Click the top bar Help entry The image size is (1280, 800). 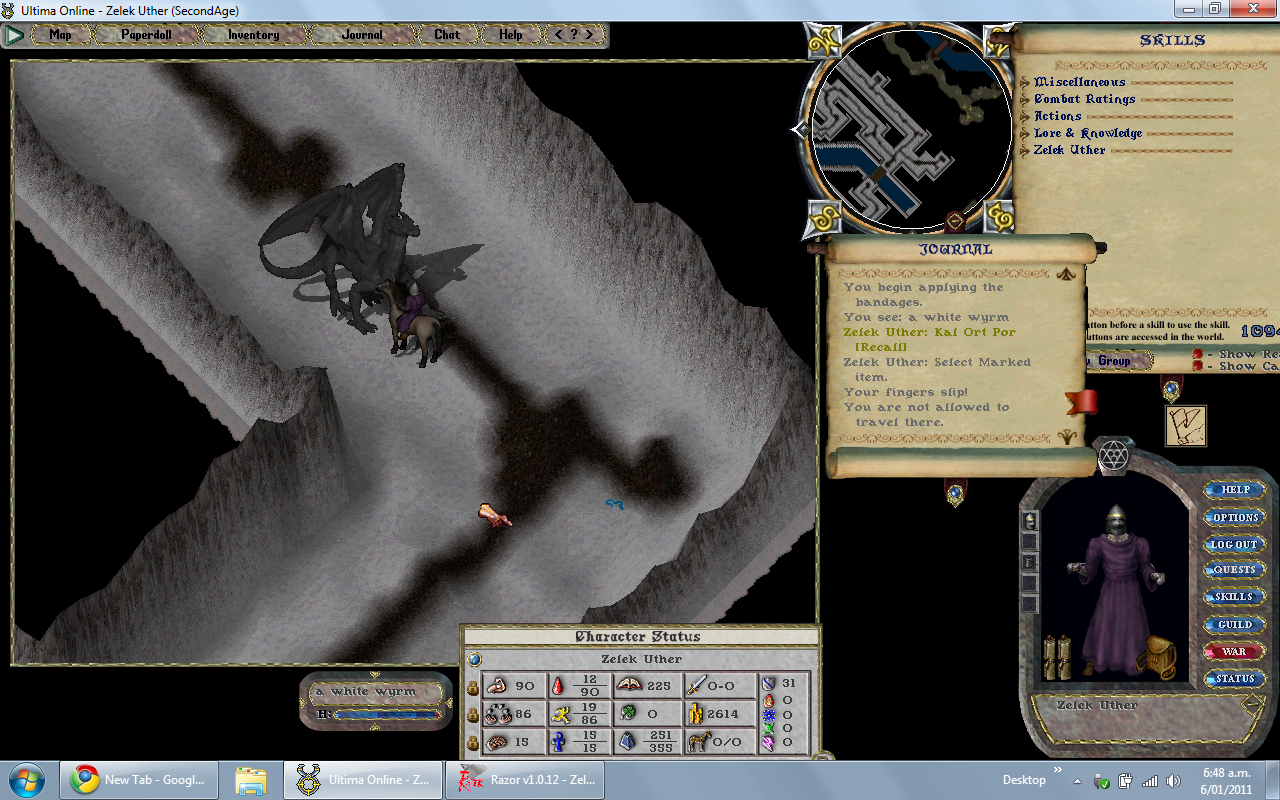510,35
